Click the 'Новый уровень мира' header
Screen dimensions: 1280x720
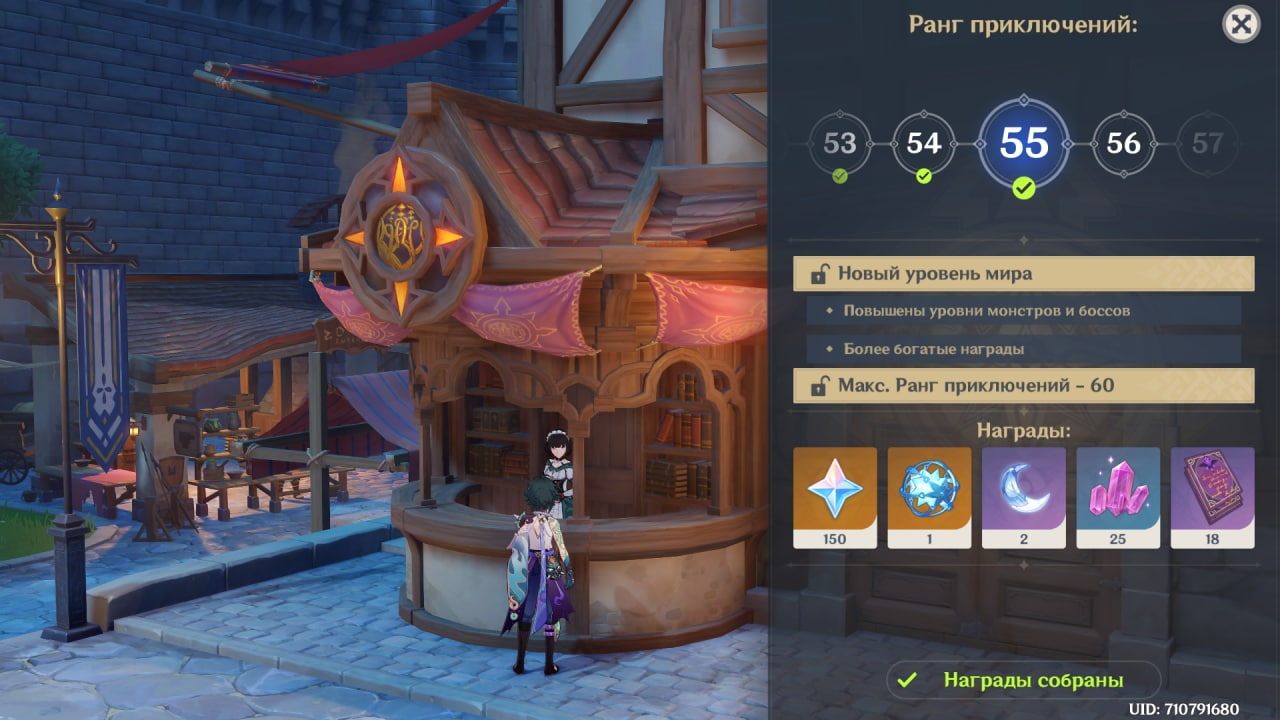pos(1023,273)
